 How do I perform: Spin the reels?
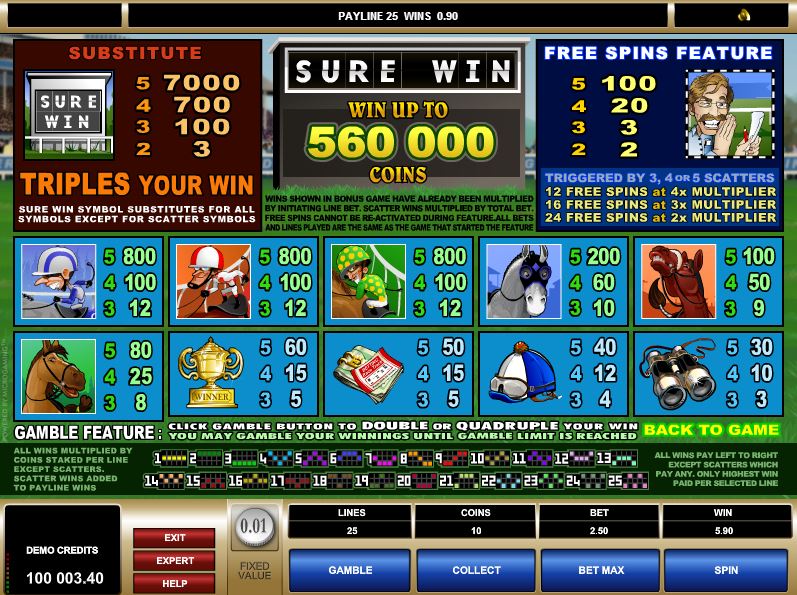click(x=726, y=570)
